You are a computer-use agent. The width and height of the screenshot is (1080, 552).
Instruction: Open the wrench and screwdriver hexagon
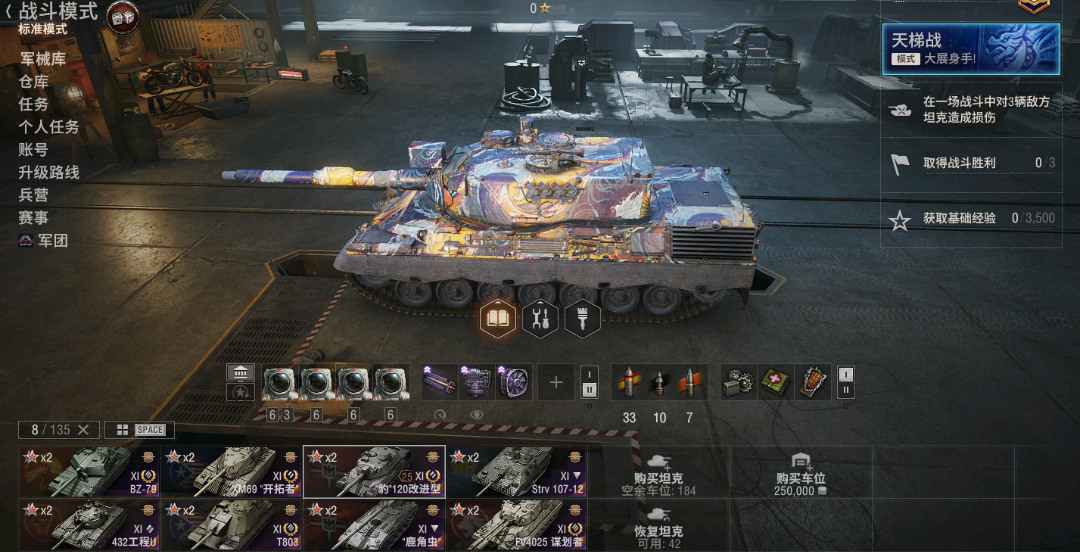(540, 319)
